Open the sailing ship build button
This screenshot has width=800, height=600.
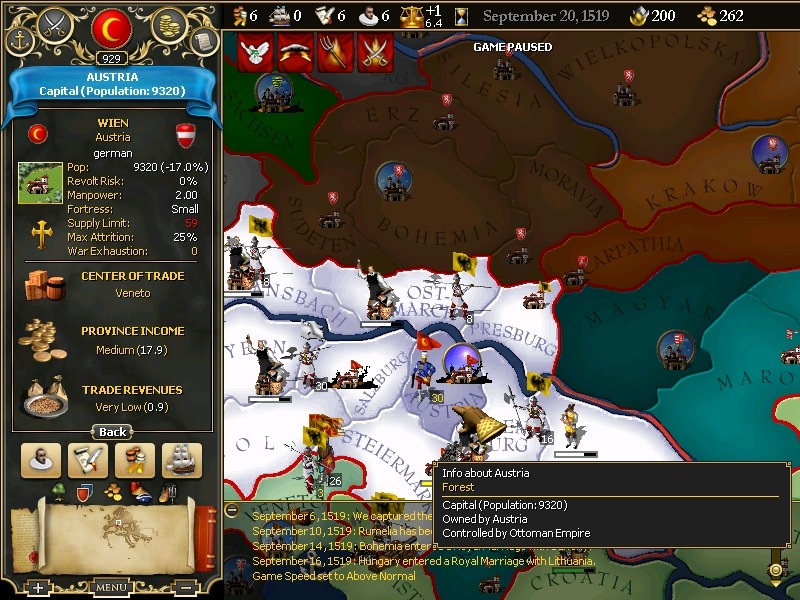point(182,461)
